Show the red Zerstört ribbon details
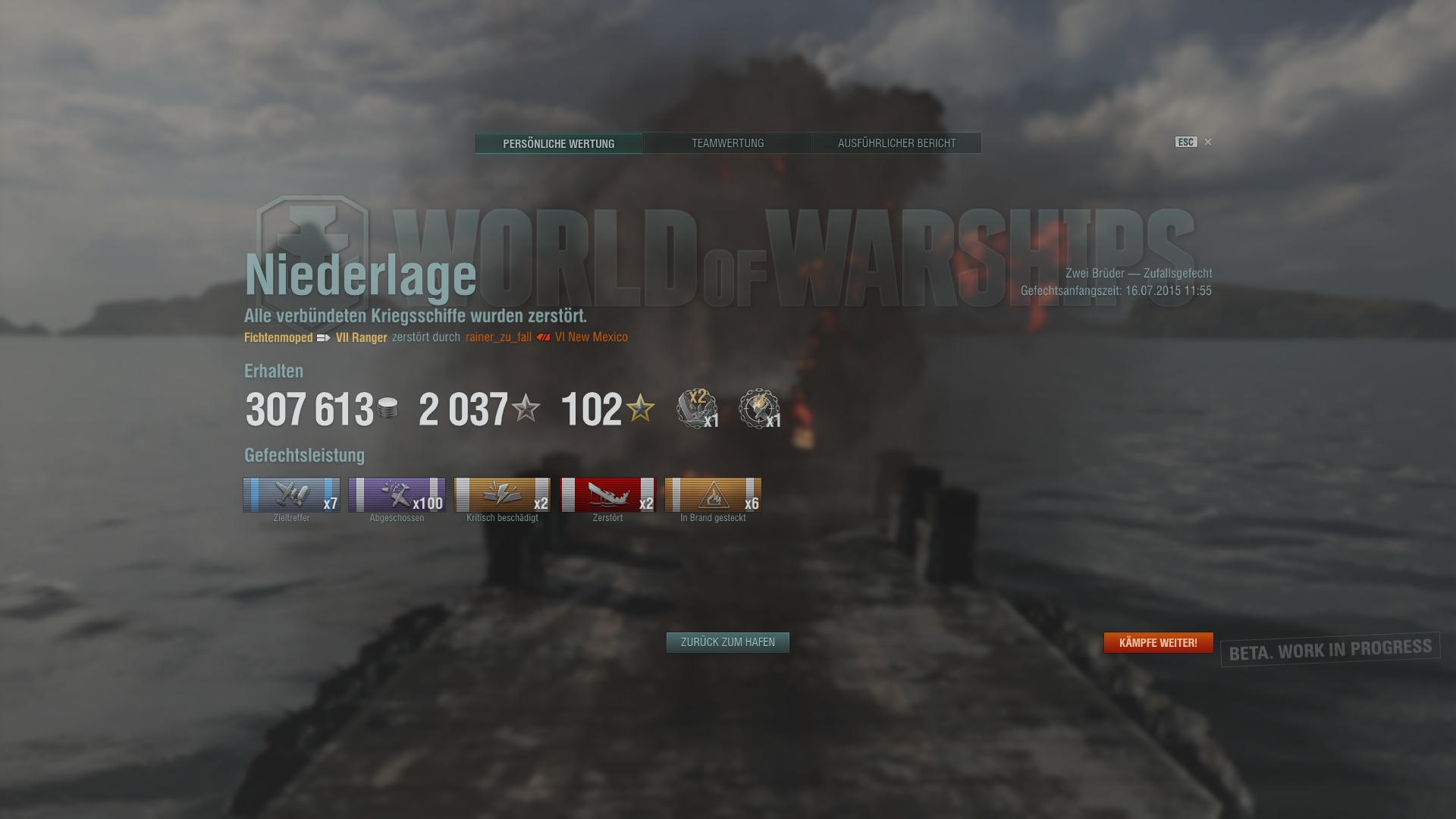The image size is (1456, 819). point(607,495)
